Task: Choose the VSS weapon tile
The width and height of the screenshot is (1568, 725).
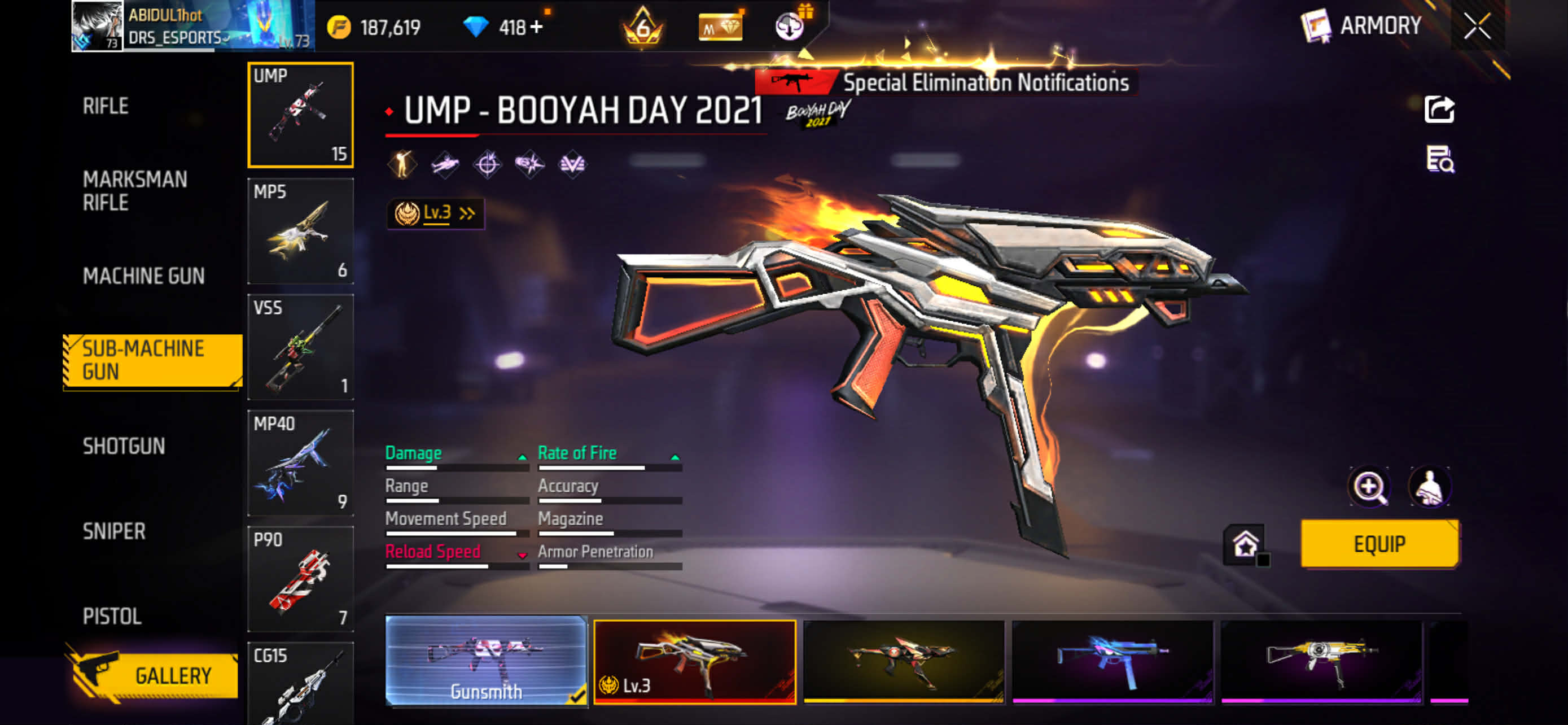Action: pos(300,346)
